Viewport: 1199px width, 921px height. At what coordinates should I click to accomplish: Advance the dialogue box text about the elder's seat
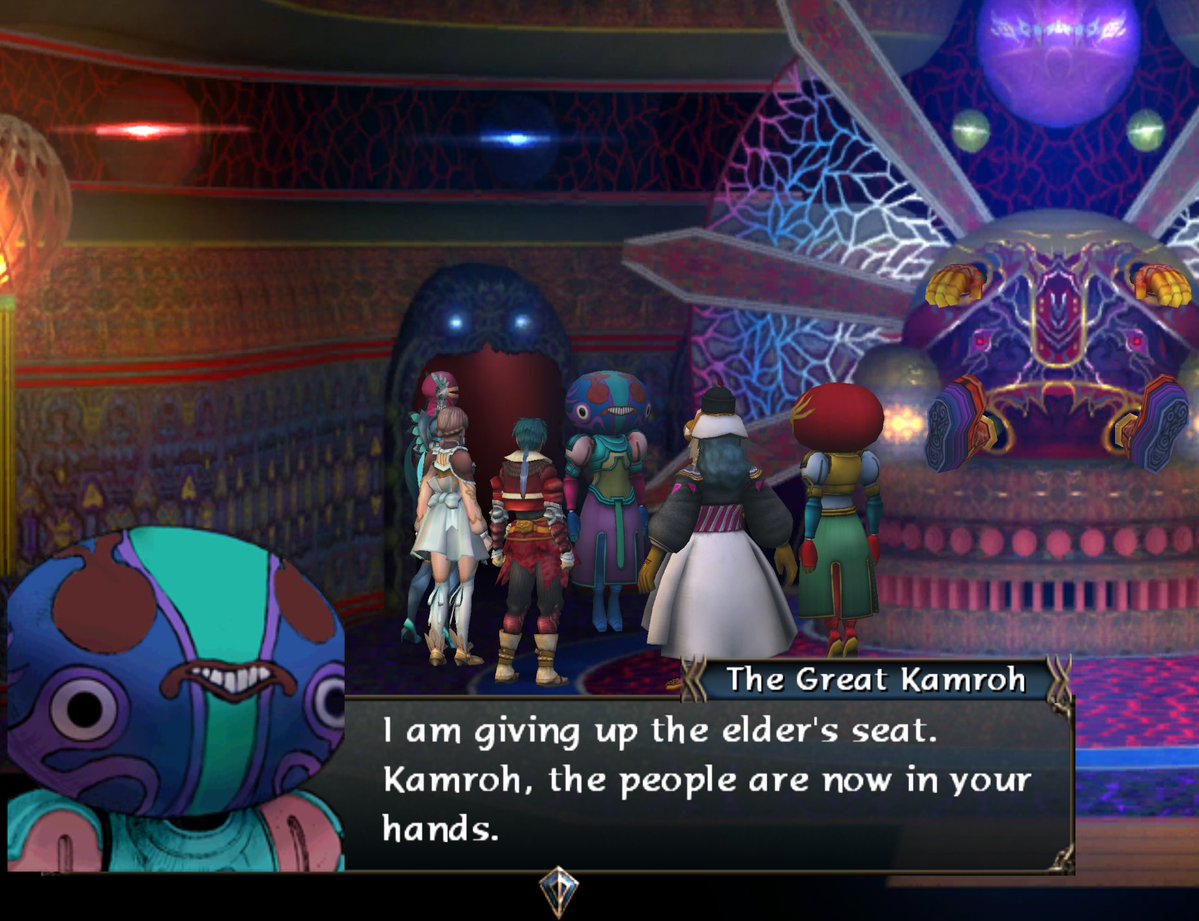point(707,781)
